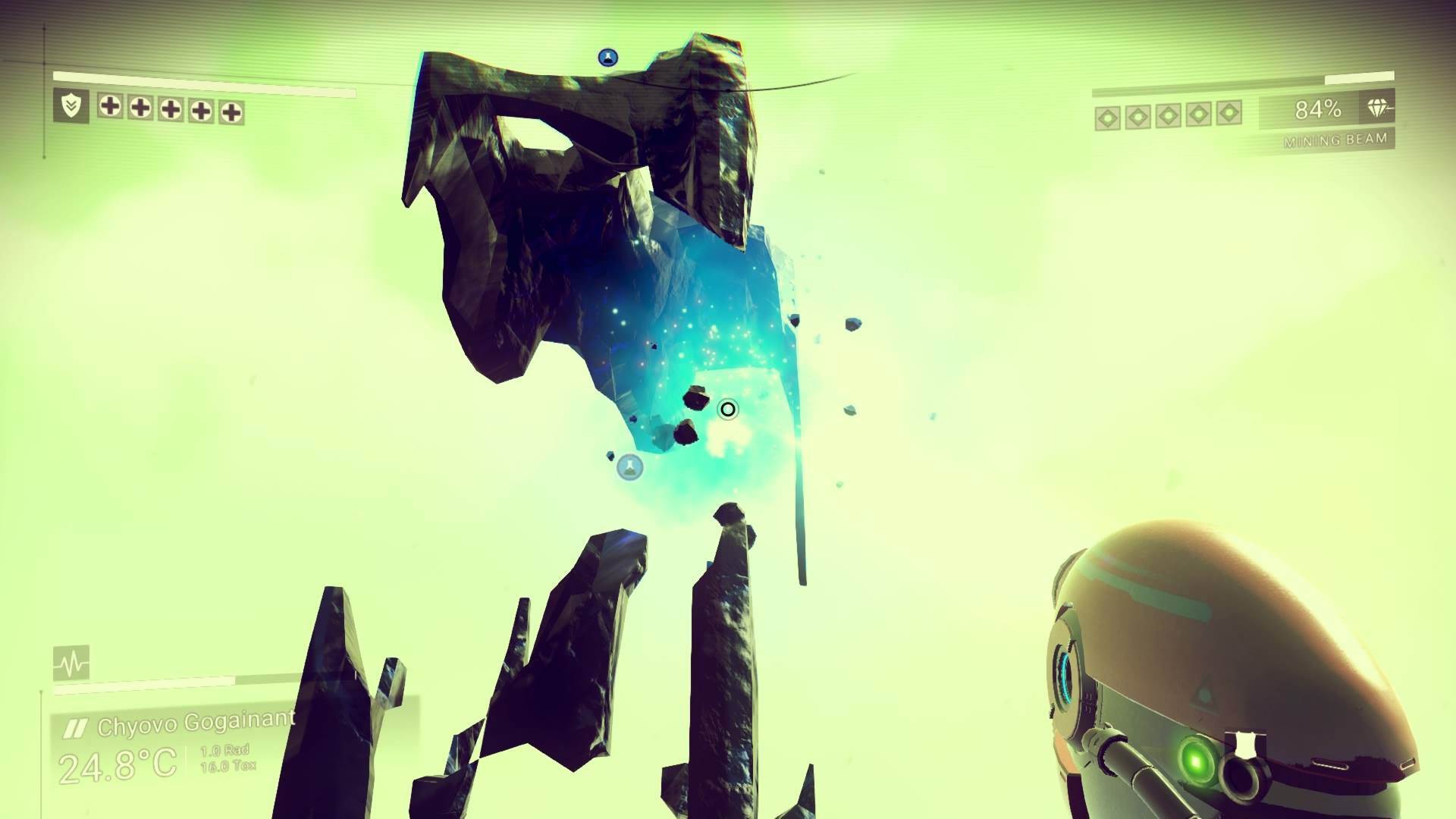Select the blue waypoint marker on the compass
The image size is (1456, 819).
[608, 57]
